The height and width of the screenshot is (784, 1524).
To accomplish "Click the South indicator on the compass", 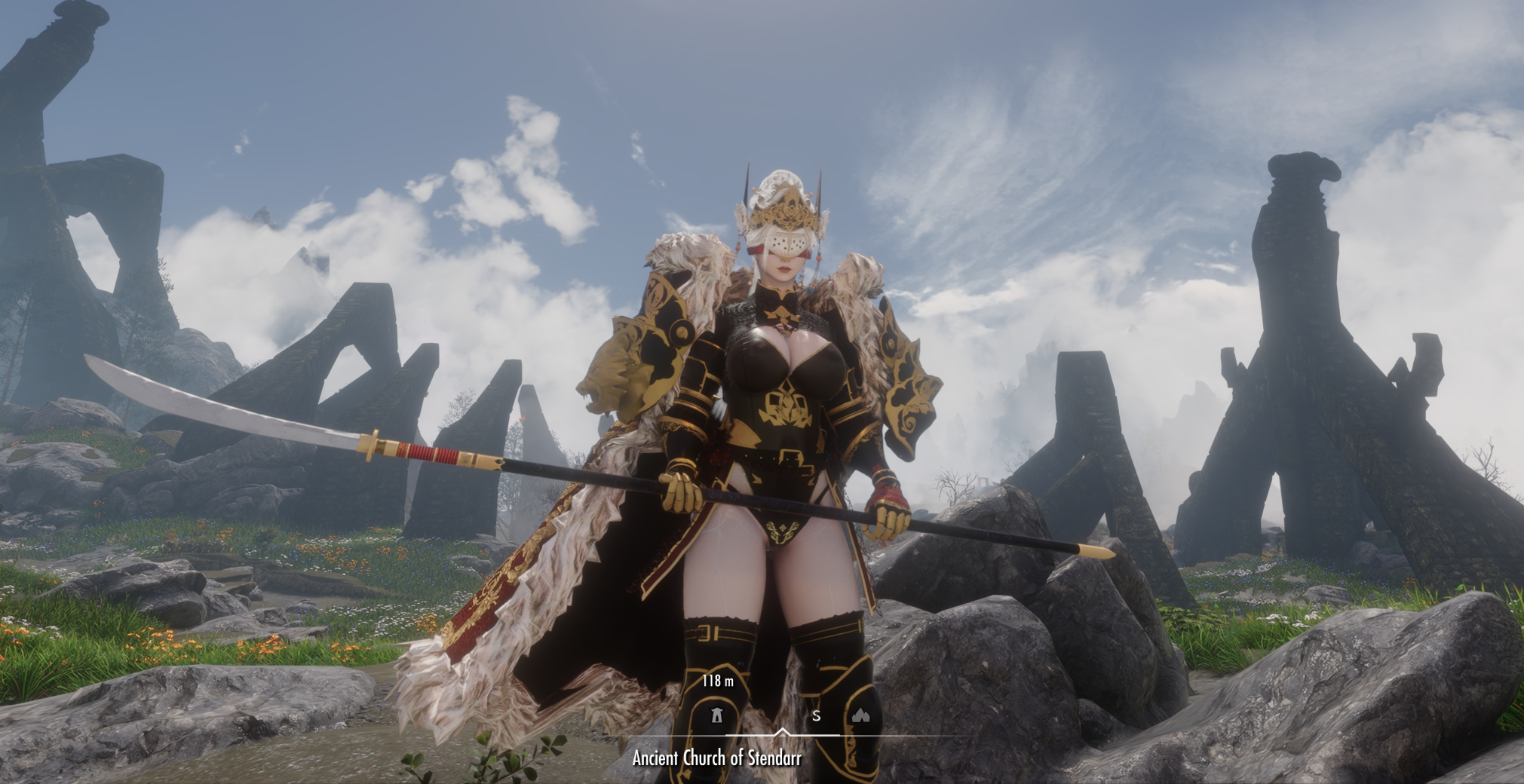I will 816,716.
